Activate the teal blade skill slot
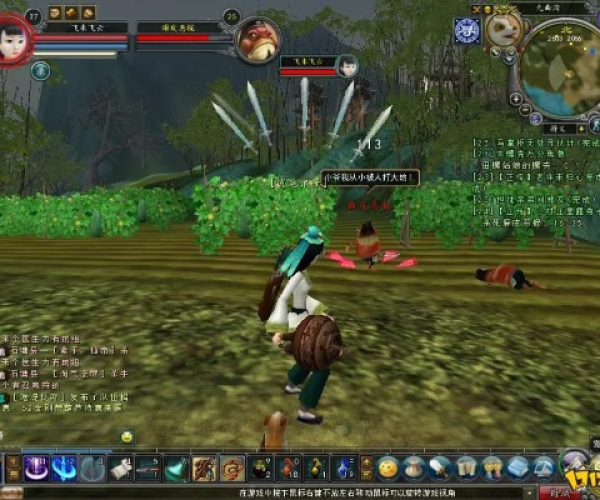600x500 pixels. click(177, 467)
